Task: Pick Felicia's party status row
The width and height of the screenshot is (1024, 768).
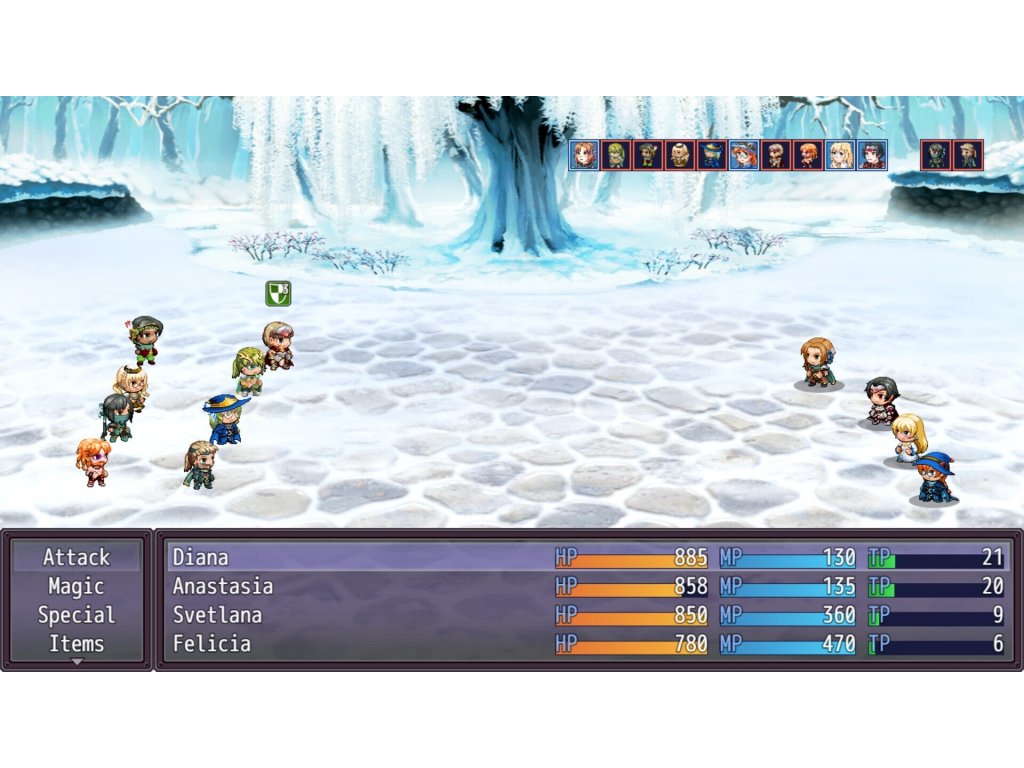Action: [587, 644]
